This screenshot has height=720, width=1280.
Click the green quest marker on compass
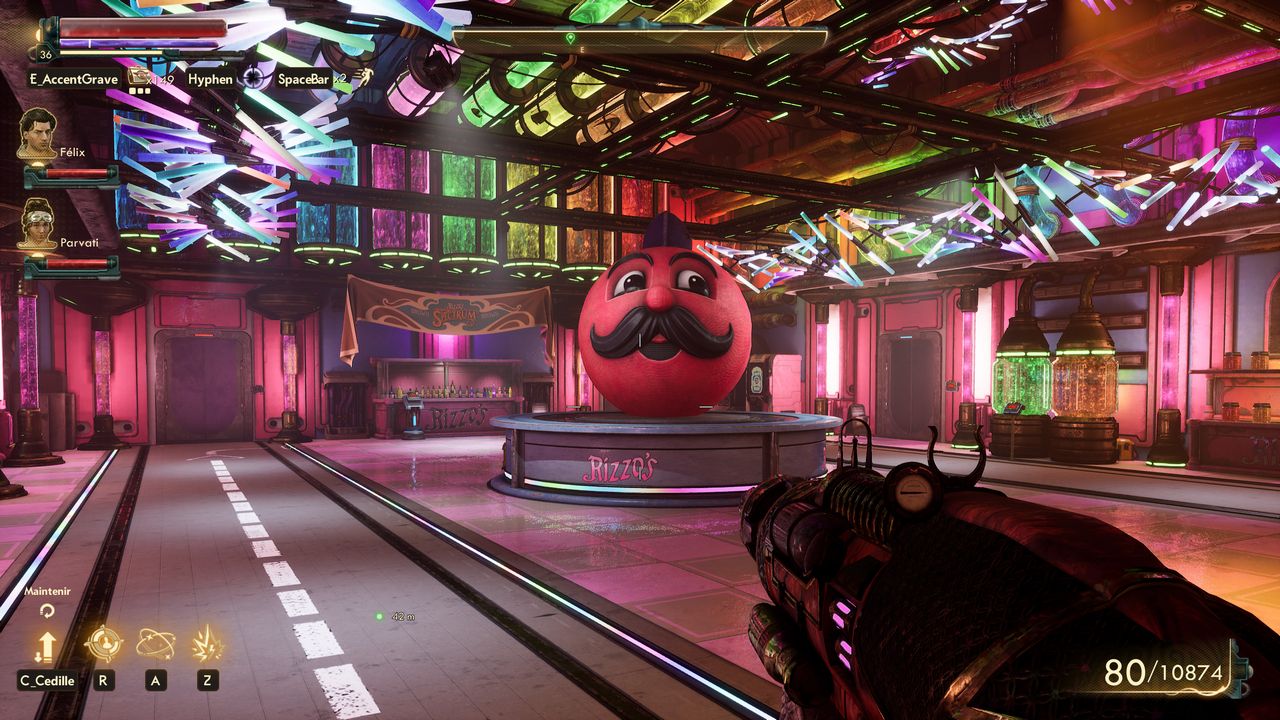(x=570, y=38)
